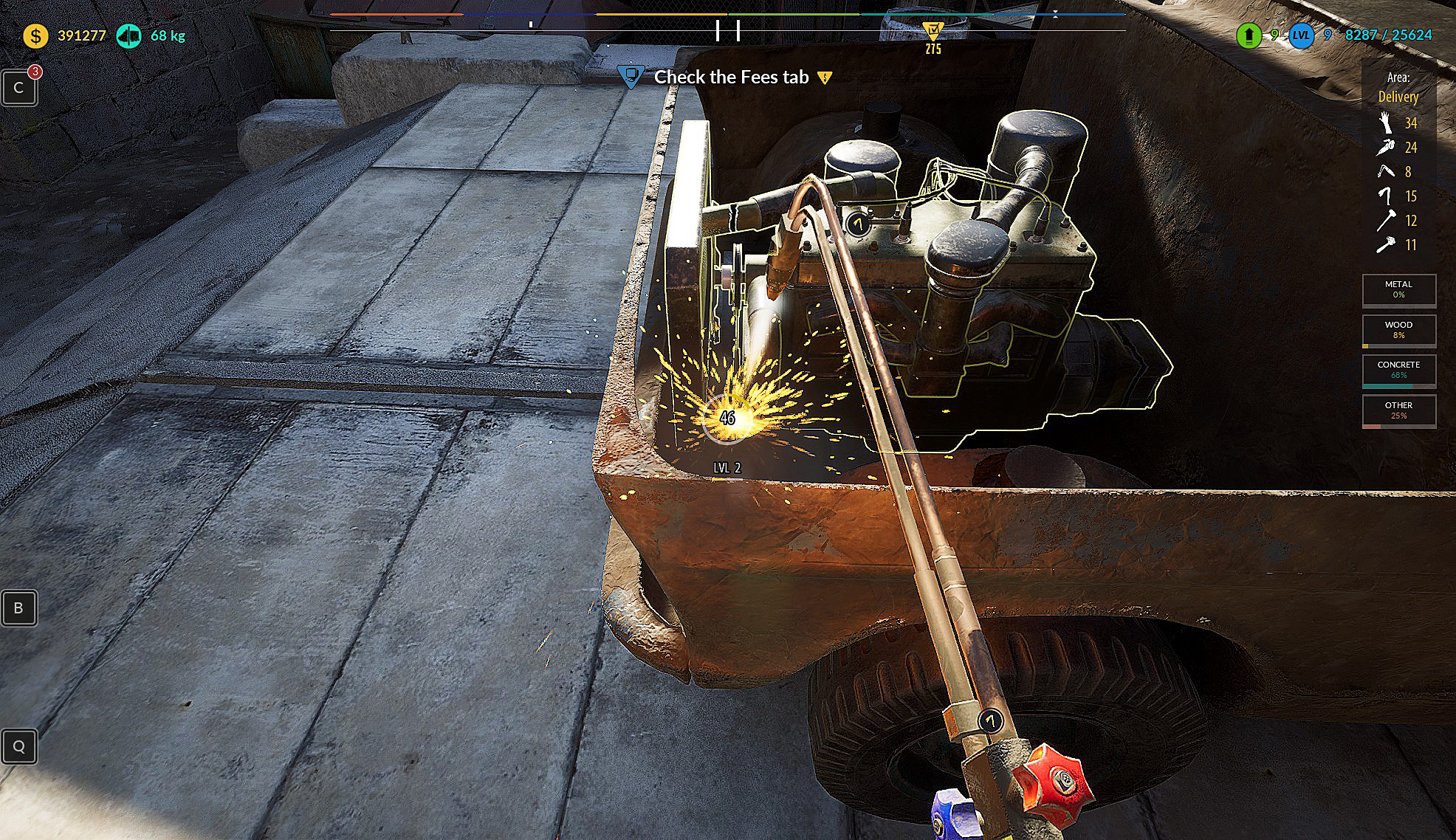Click the Delivery area label
The height and width of the screenshot is (840, 1456).
[x=1398, y=97]
